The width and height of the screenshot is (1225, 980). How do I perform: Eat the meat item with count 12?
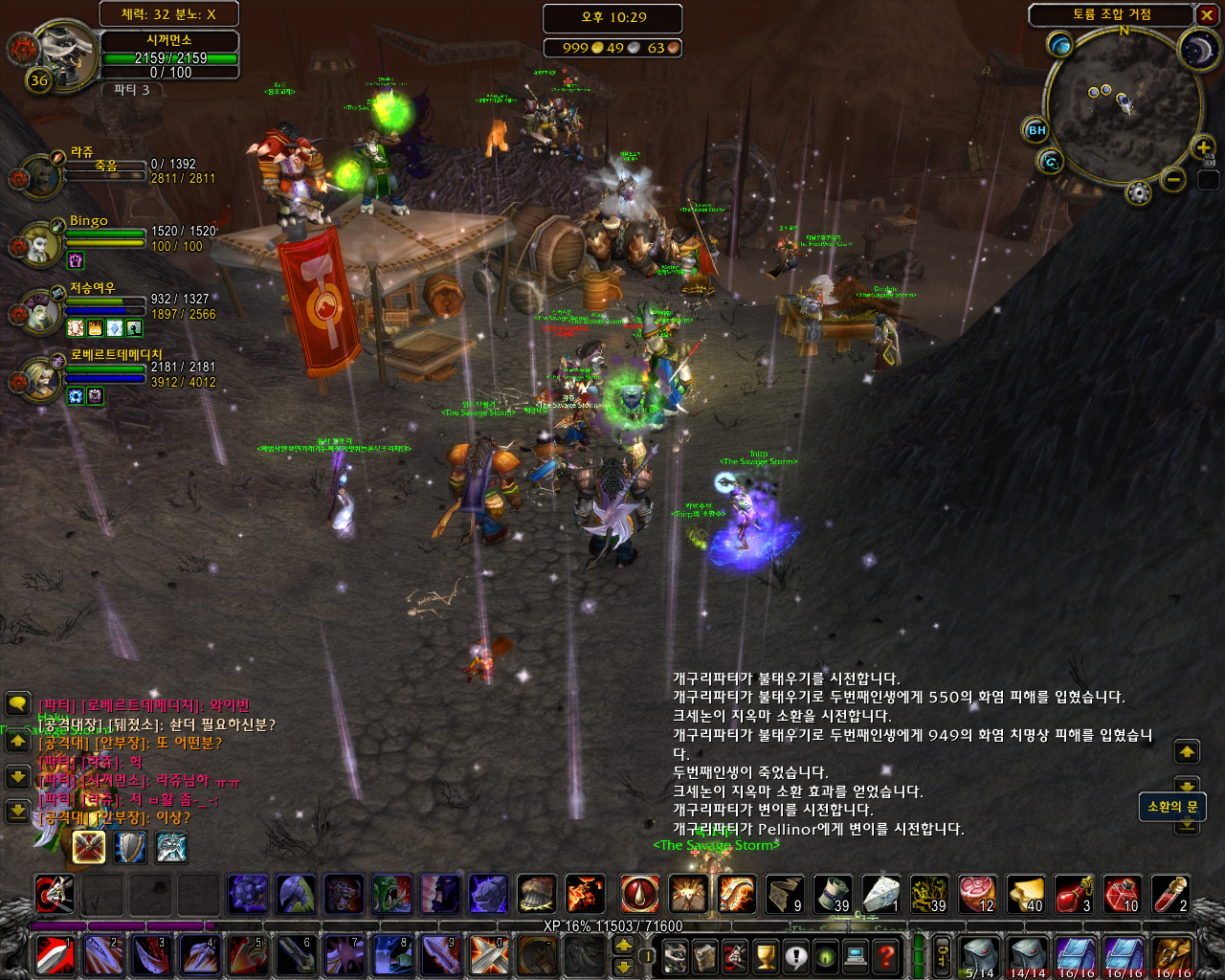click(977, 894)
